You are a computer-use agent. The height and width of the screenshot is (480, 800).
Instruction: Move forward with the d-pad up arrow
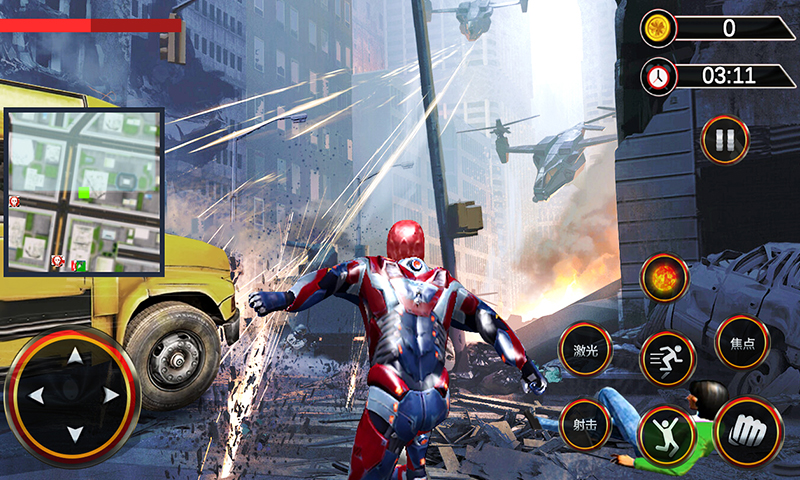point(73,357)
